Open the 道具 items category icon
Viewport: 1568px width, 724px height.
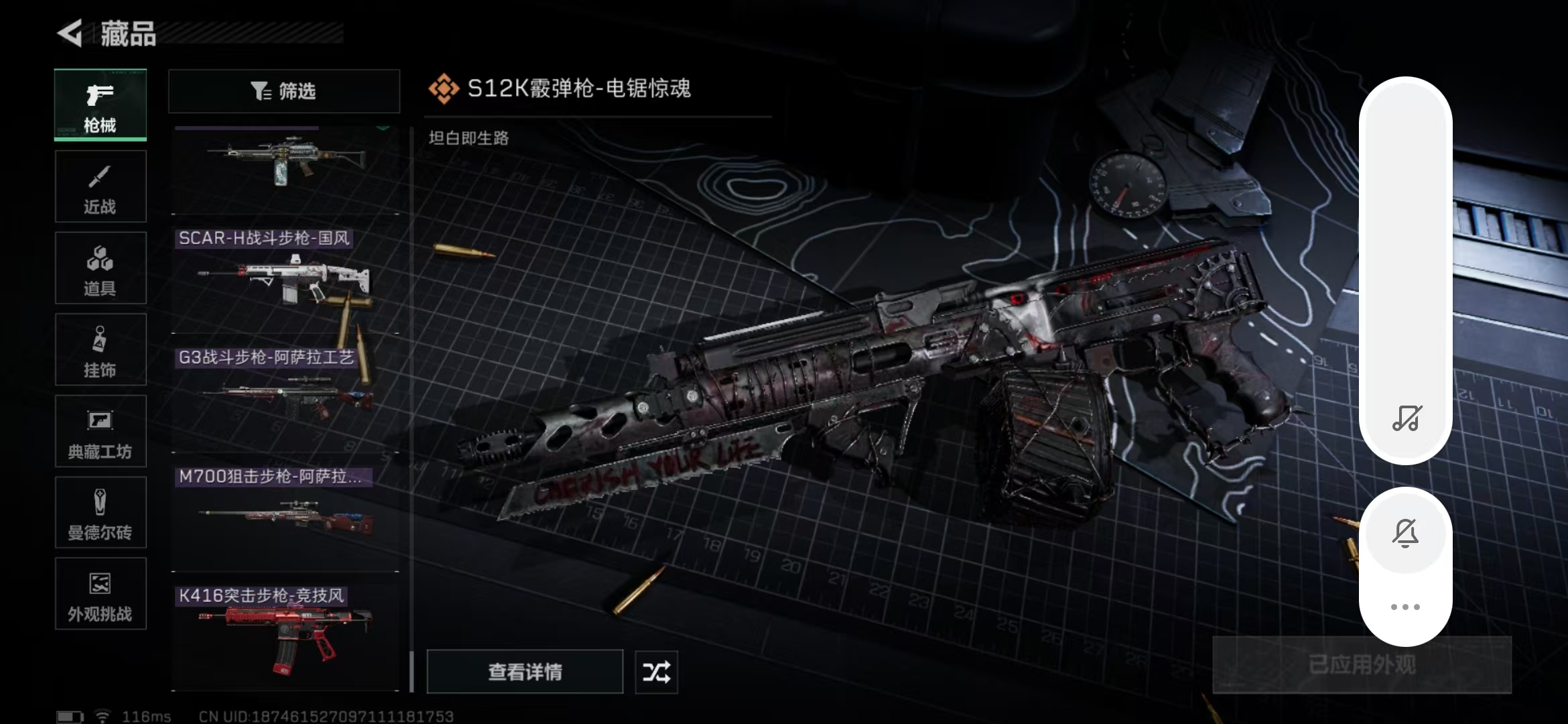(x=101, y=268)
